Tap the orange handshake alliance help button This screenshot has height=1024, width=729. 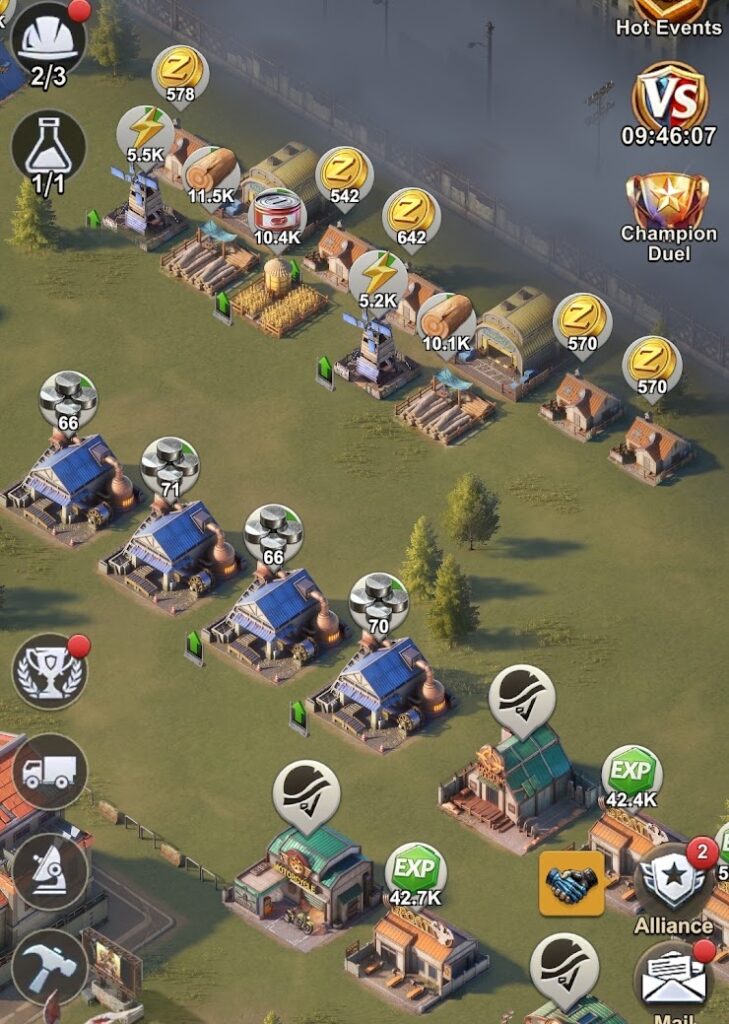[x=572, y=884]
